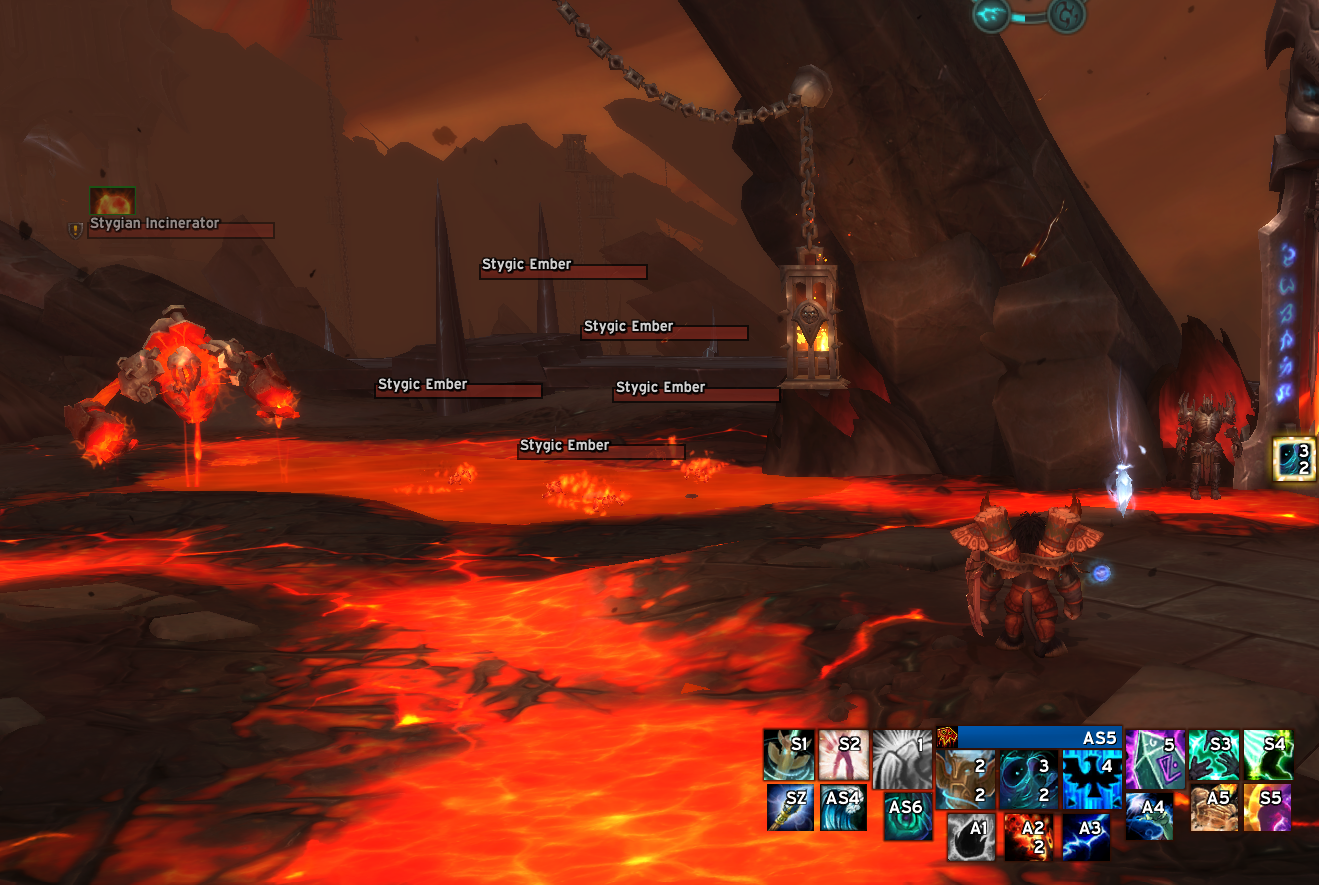
Task: Activate the S1 totem ability
Action: tap(788, 755)
